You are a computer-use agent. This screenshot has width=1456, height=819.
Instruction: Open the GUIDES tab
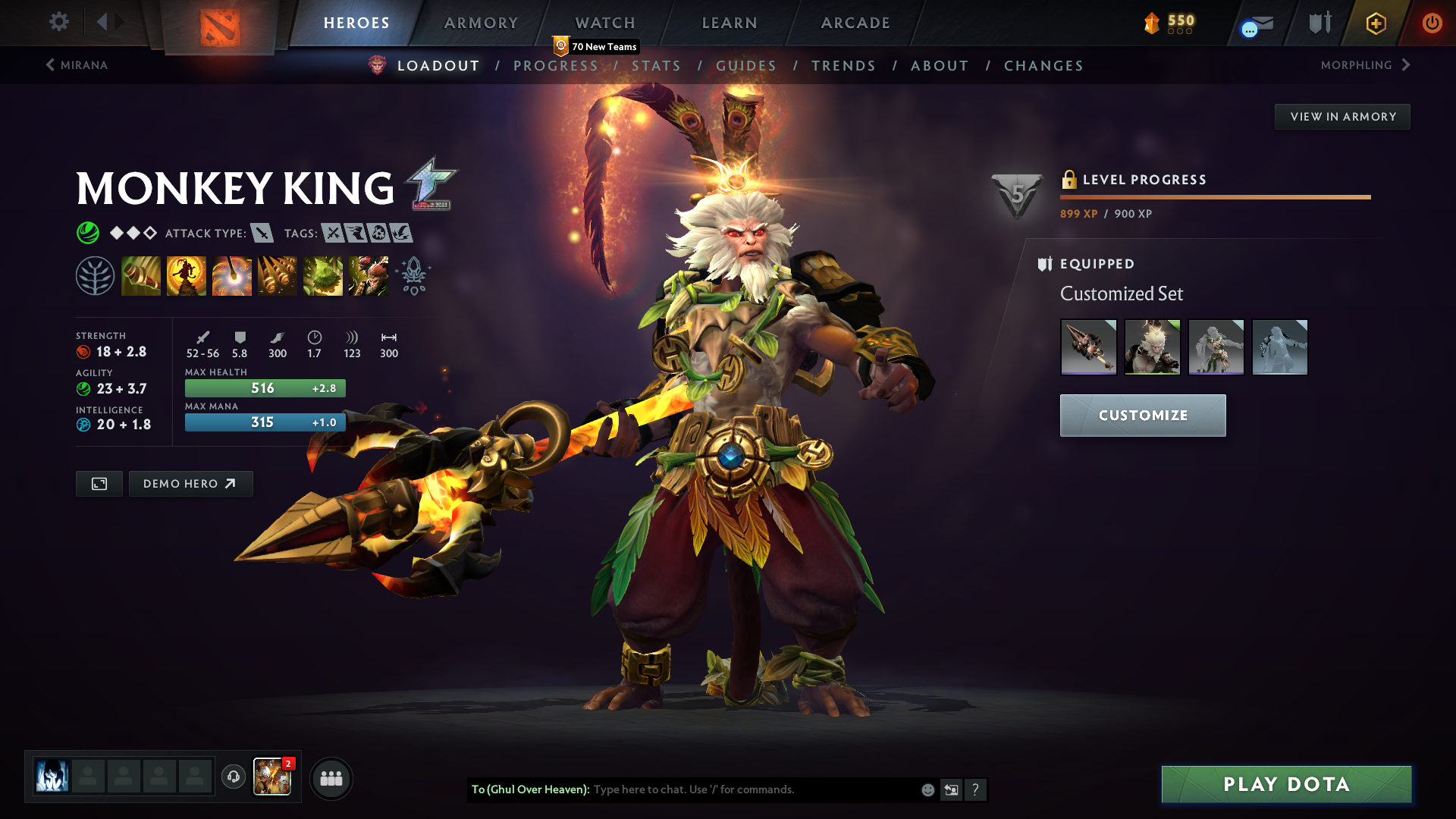[x=745, y=66]
